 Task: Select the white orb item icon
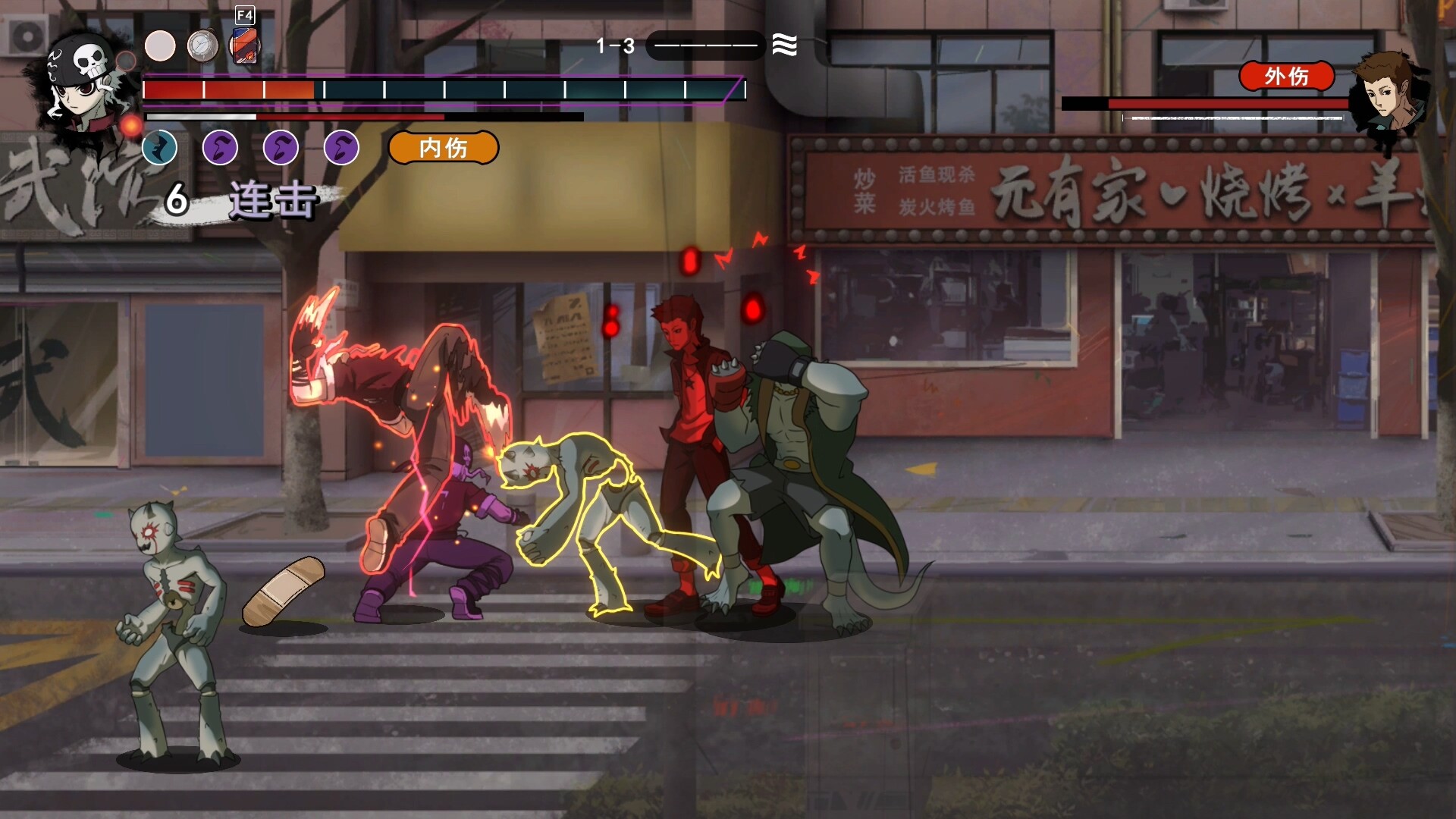point(160,46)
